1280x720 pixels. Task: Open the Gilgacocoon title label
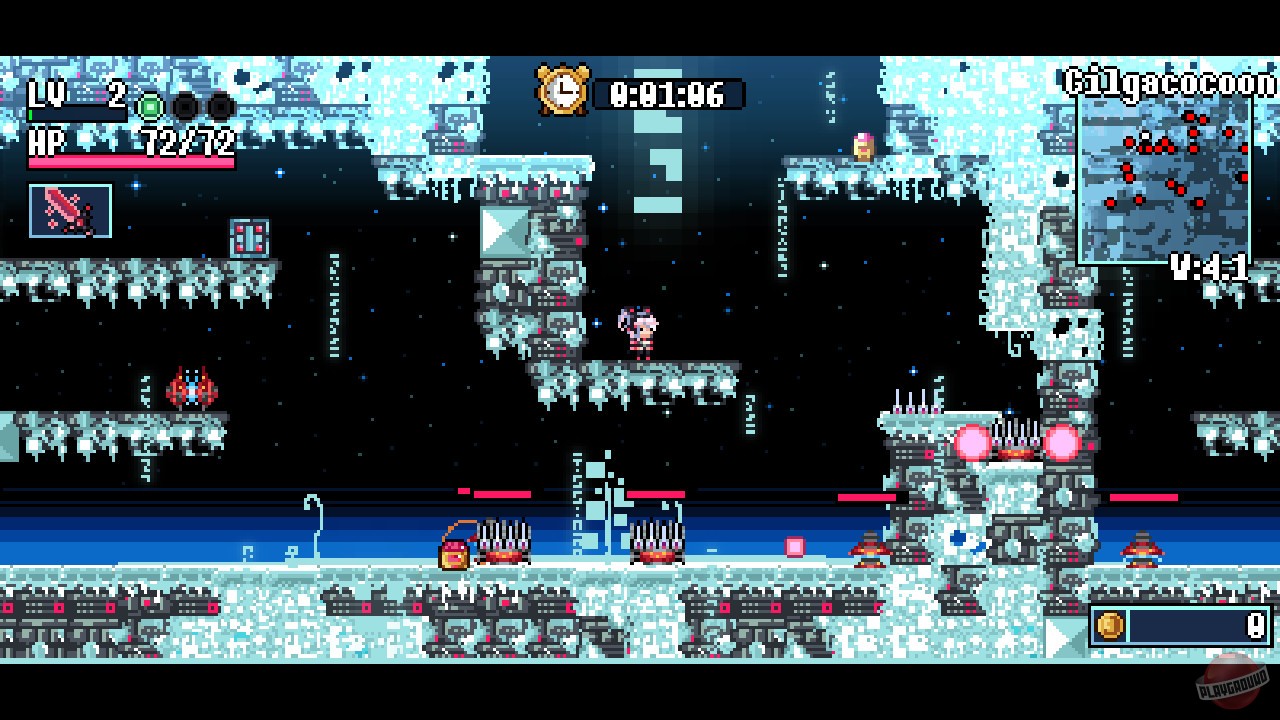[x=1172, y=83]
